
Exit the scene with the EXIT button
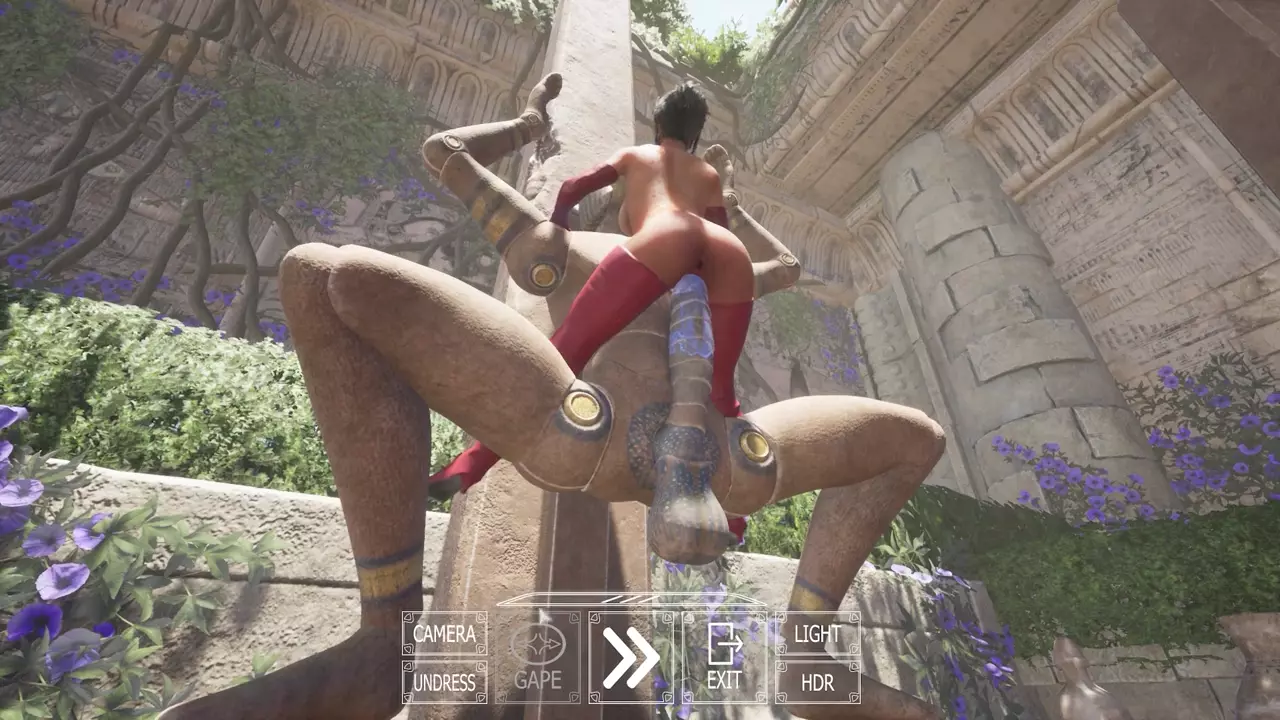[724, 657]
